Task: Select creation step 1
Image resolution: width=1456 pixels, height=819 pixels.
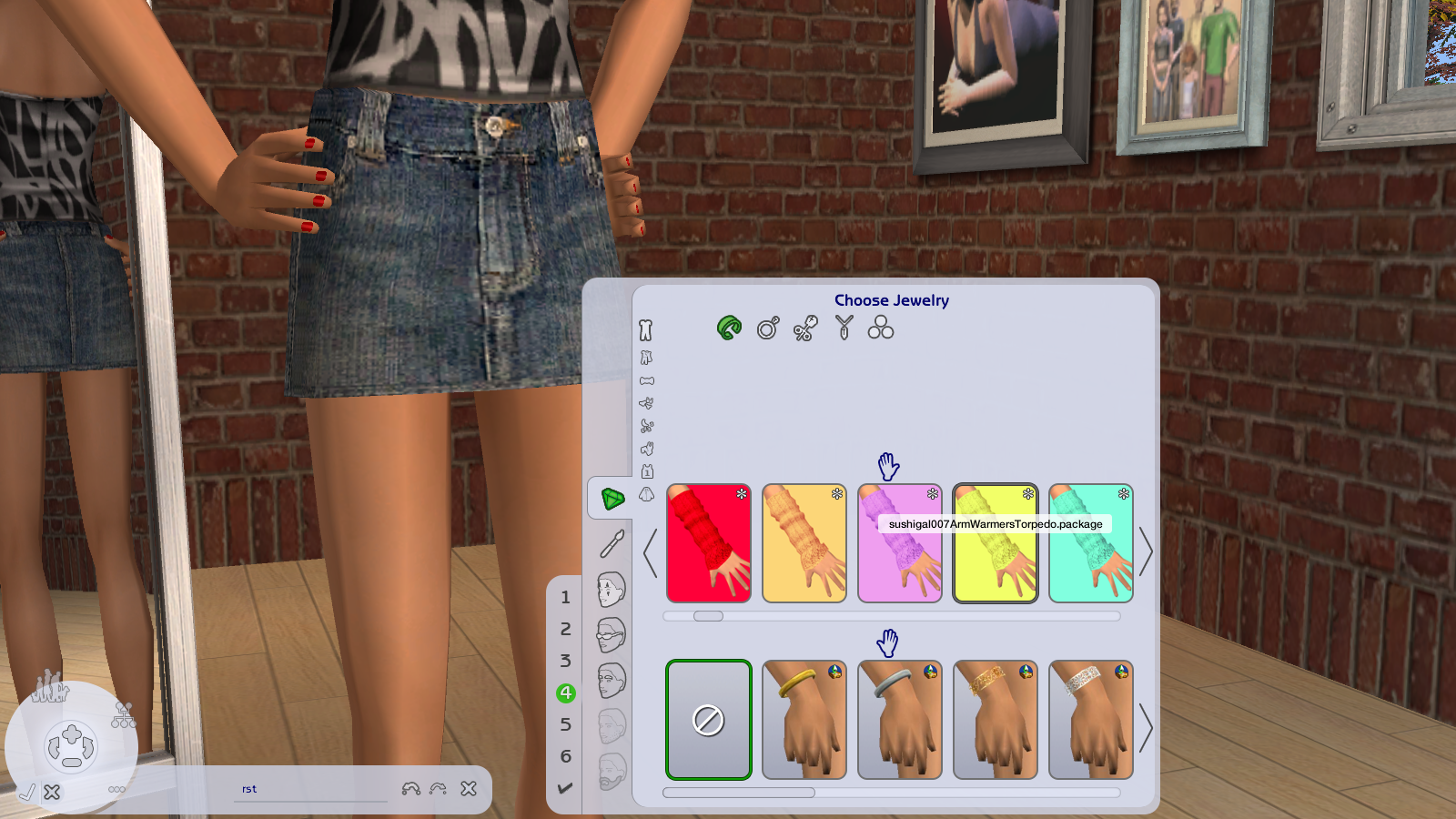Action: (x=566, y=598)
